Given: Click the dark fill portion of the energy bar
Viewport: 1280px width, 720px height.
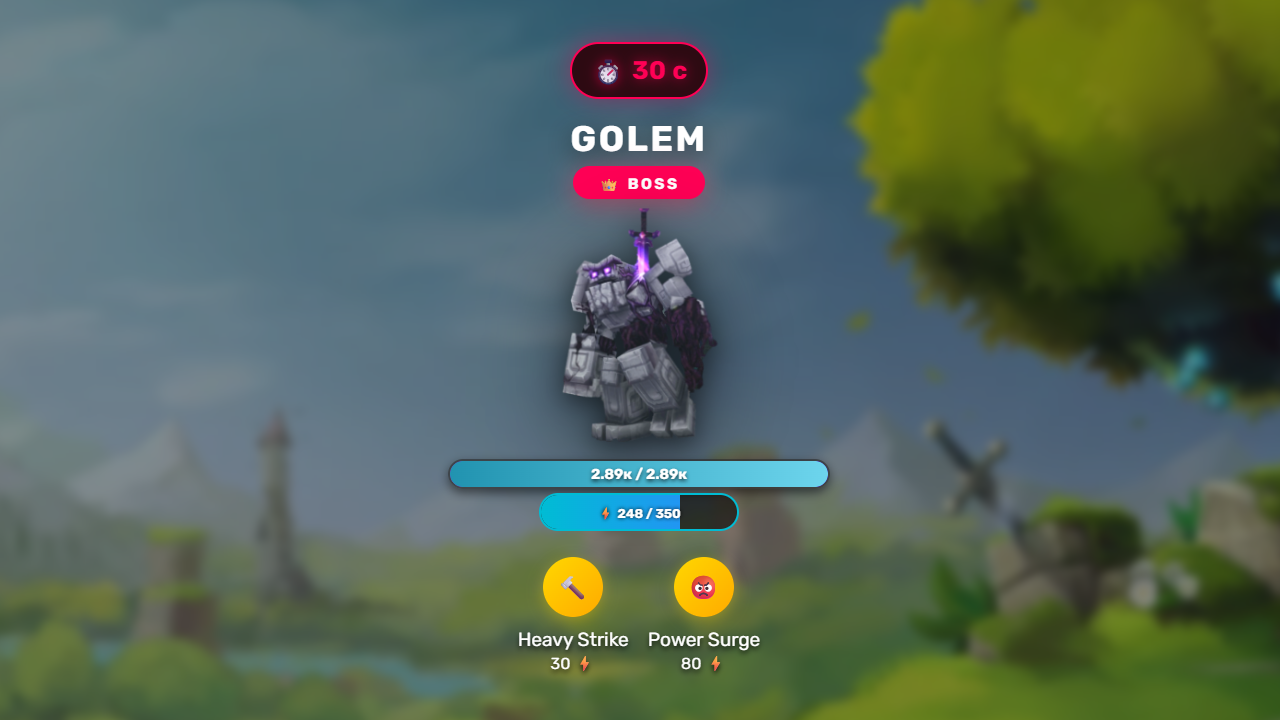Looking at the screenshot, I should (x=710, y=512).
